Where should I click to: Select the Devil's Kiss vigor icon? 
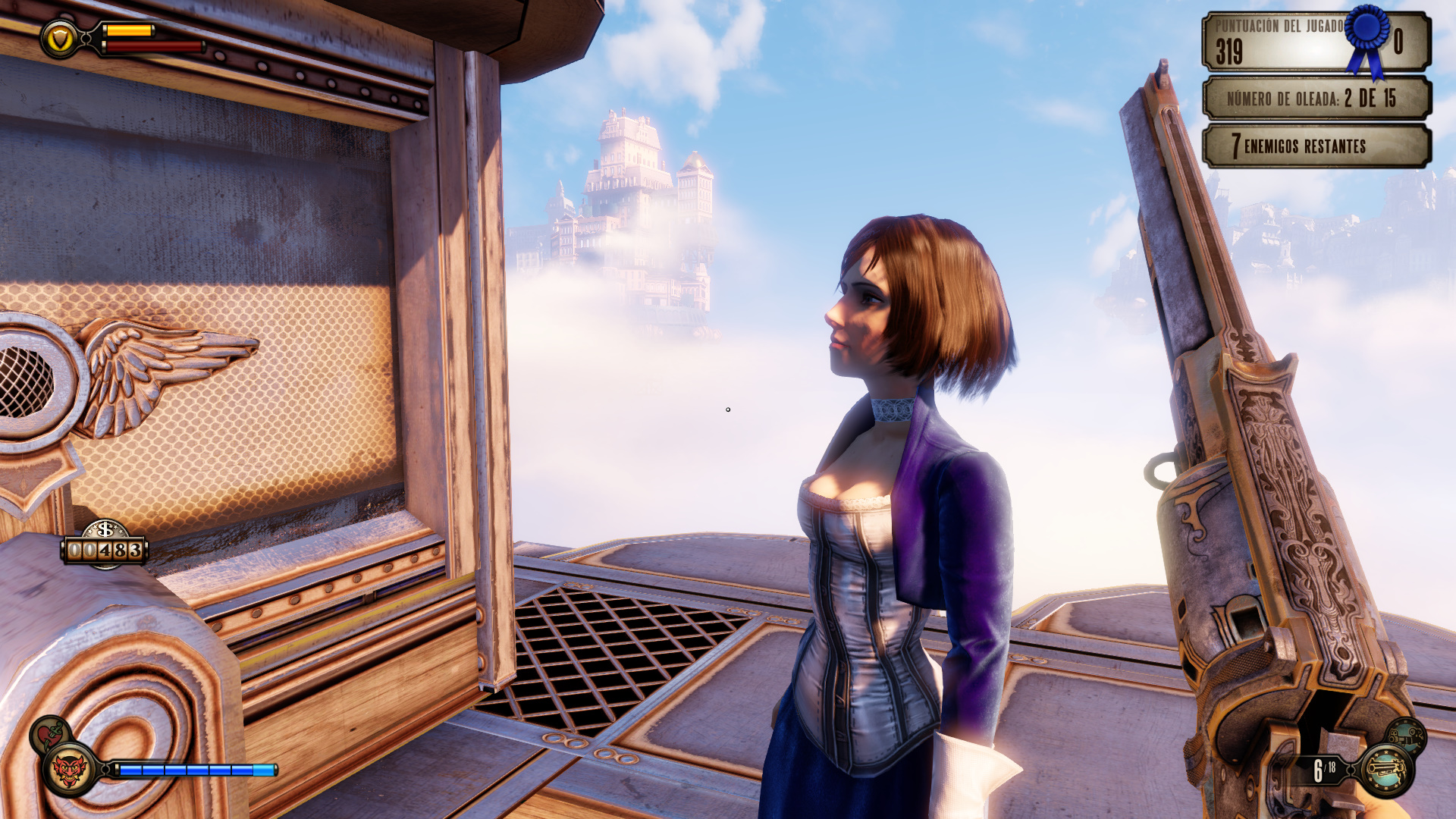click(x=68, y=770)
